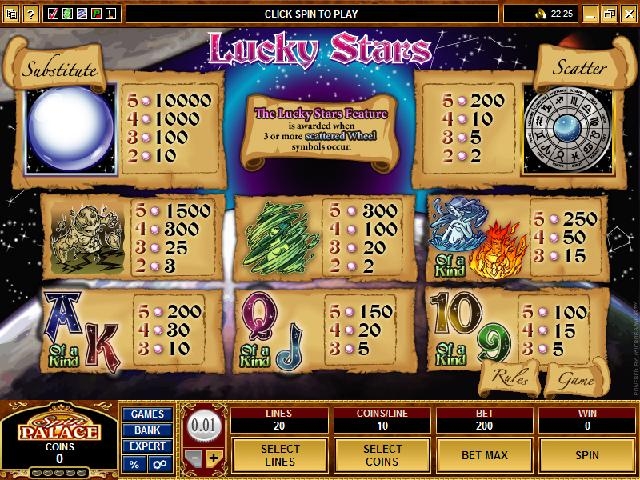Return to the Game from the paytable
Image resolution: width=640 pixels, height=480 pixels.
point(572,379)
